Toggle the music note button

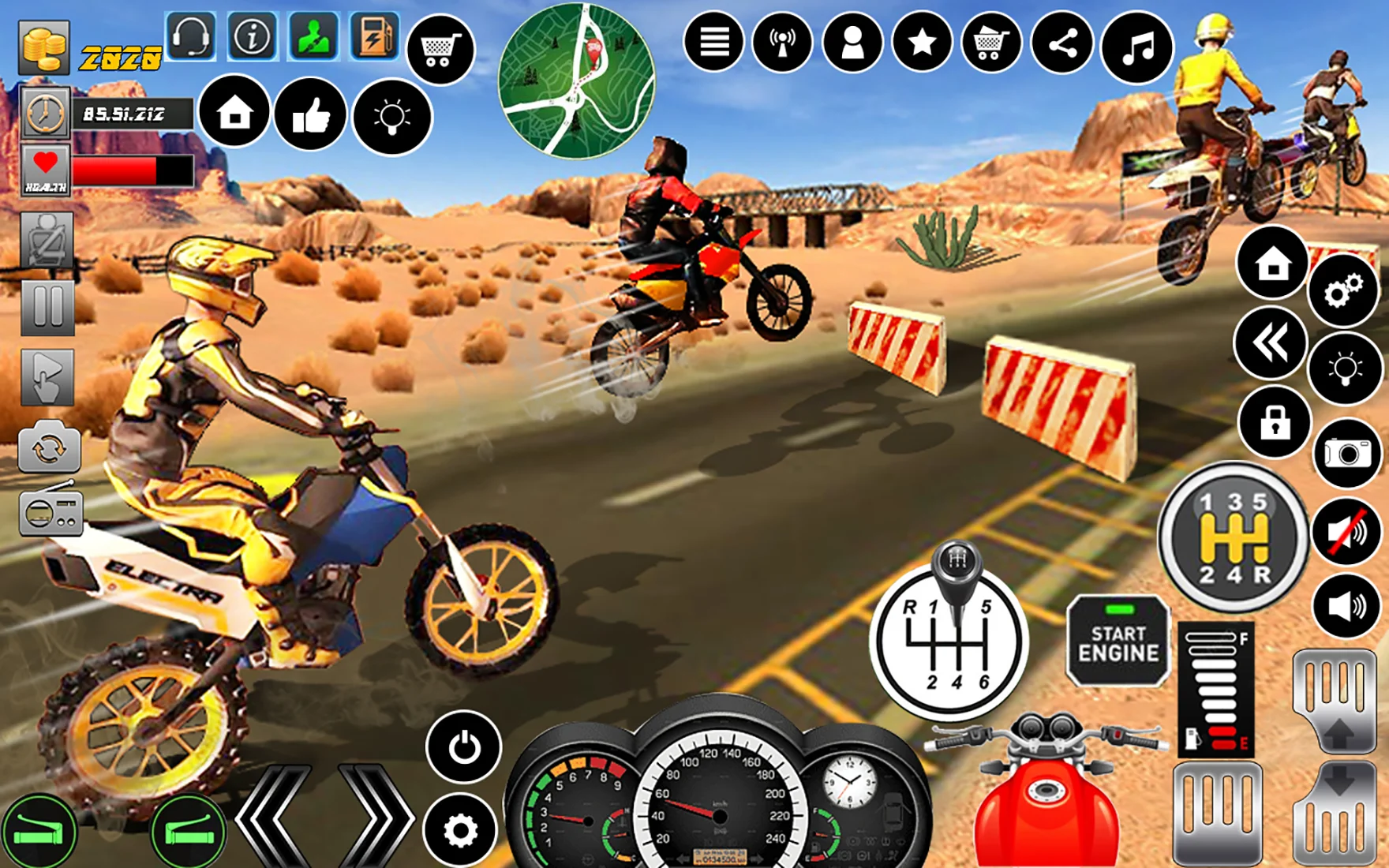click(1137, 47)
